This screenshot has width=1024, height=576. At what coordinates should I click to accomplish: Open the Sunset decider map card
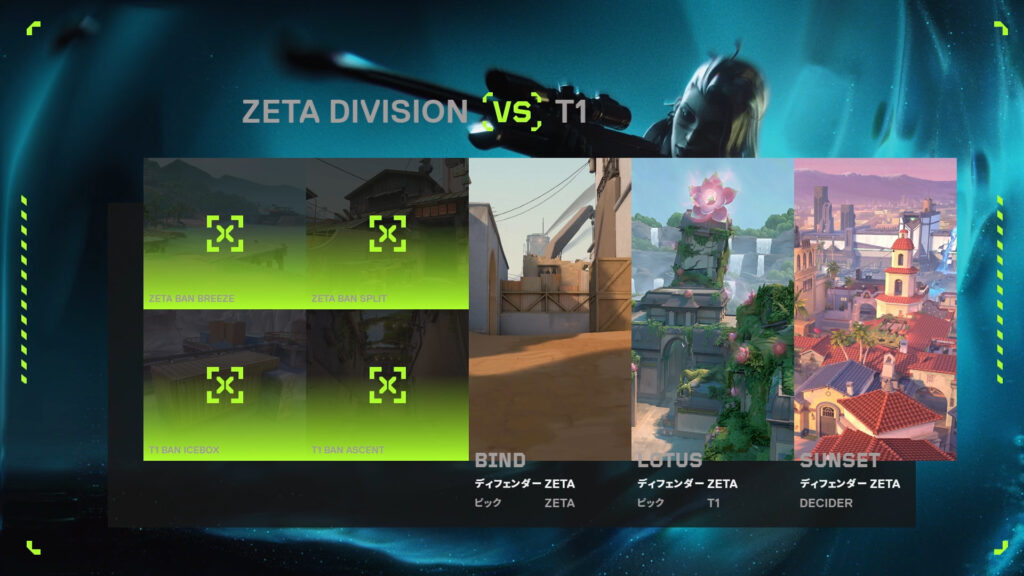click(875, 309)
